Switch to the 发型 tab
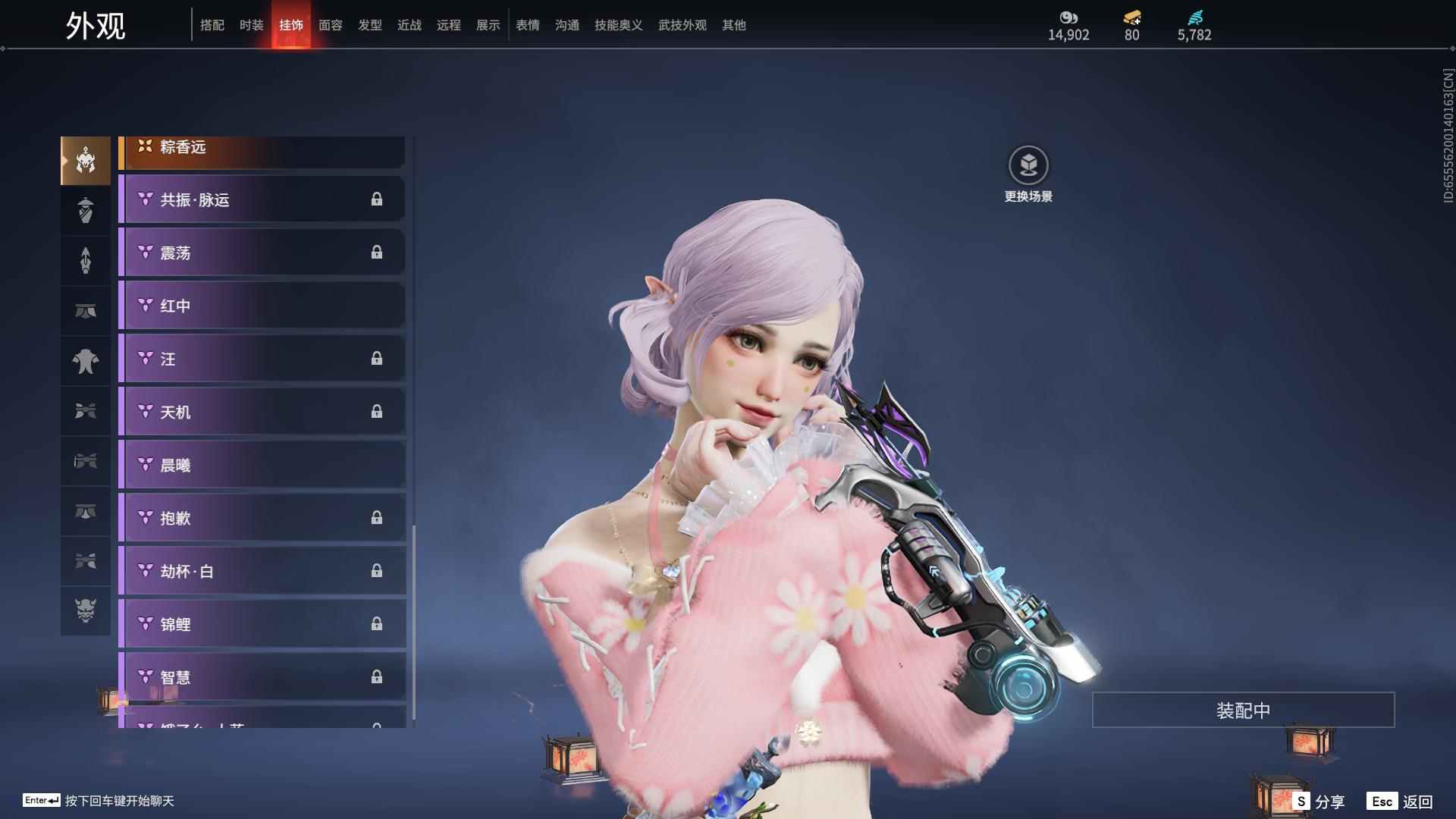This screenshot has height=819, width=1456. pos(370,25)
